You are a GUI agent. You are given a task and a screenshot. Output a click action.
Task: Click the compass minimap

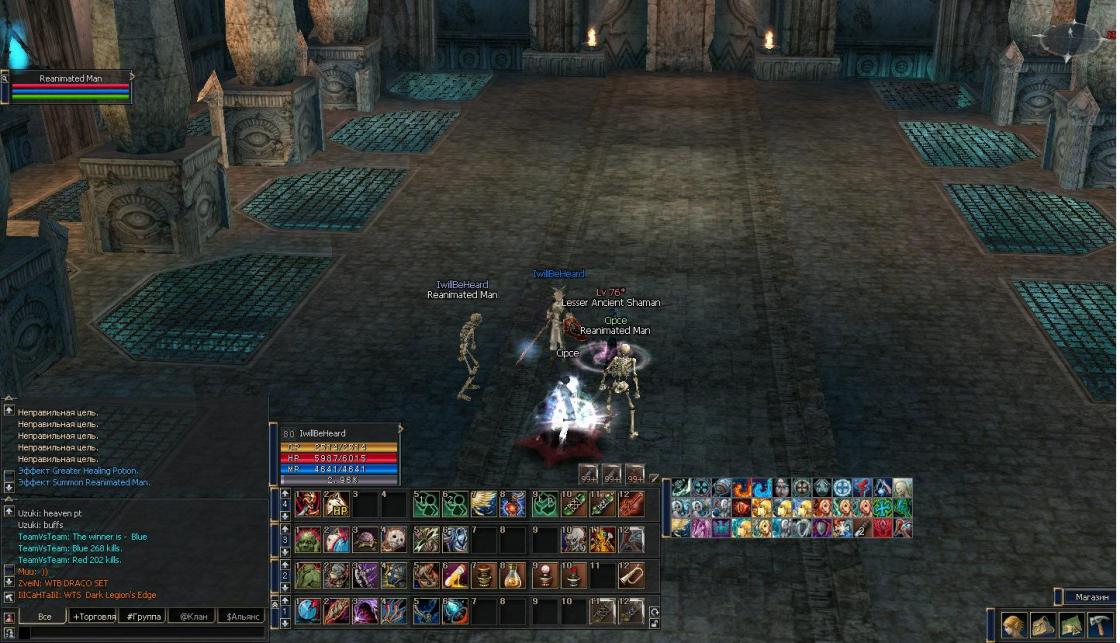[1071, 39]
